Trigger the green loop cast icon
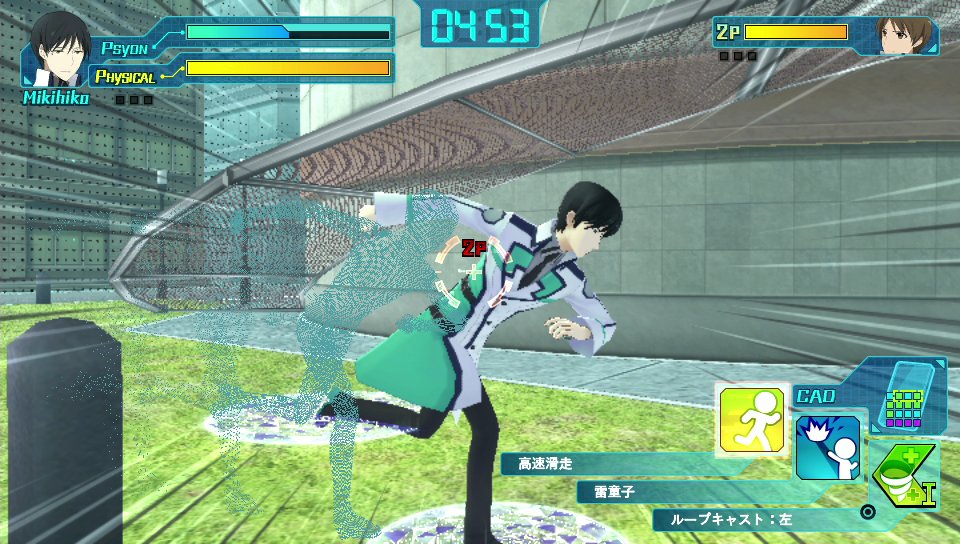The height and width of the screenshot is (544, 960). [x=903, y=477]
